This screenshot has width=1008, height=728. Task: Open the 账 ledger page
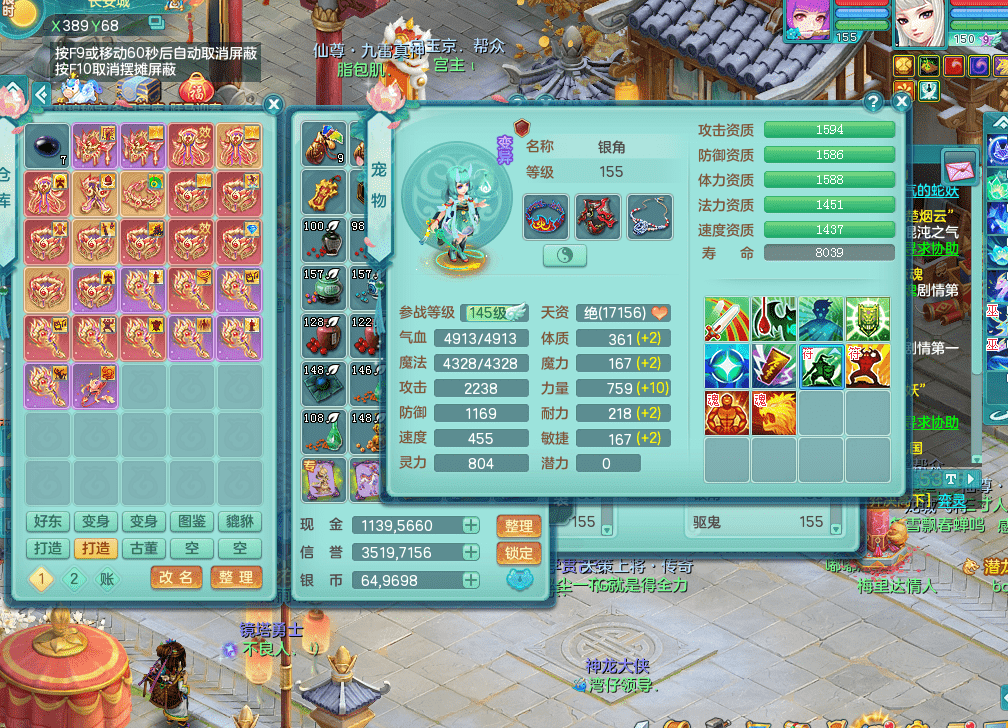coord(106,578)
